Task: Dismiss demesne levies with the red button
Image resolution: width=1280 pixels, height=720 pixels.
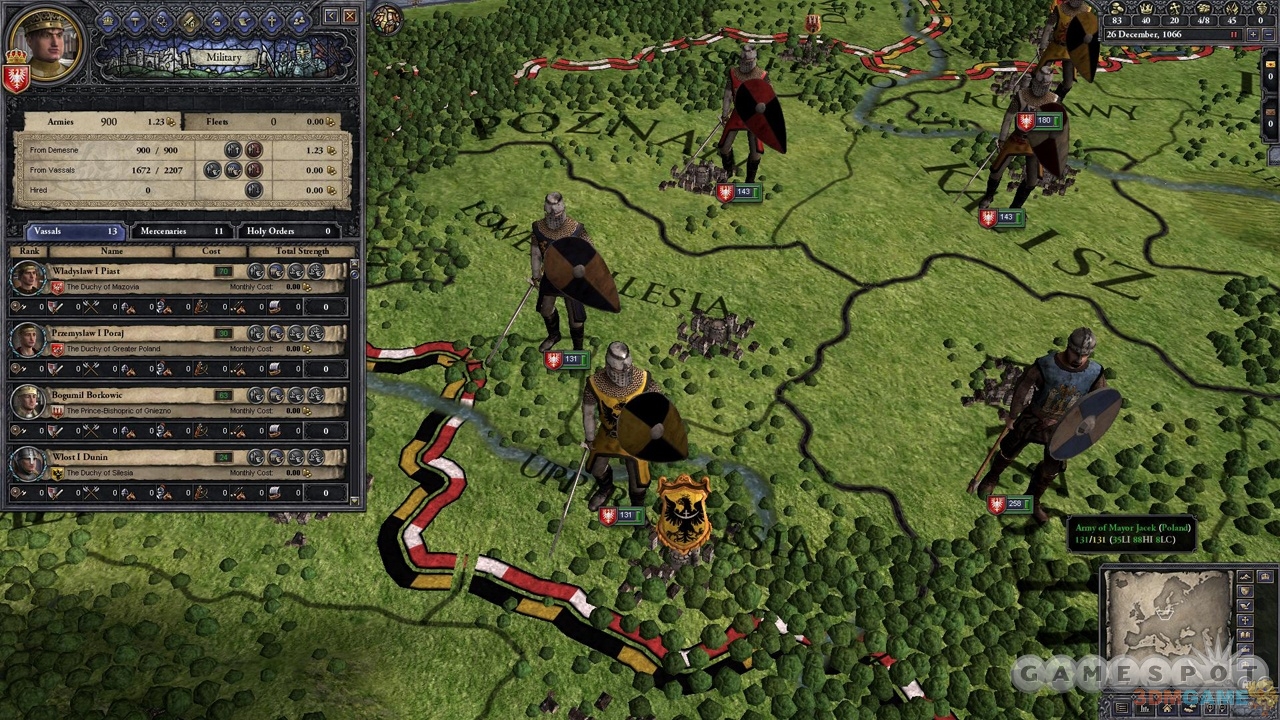Action: (x=254, y=150)
